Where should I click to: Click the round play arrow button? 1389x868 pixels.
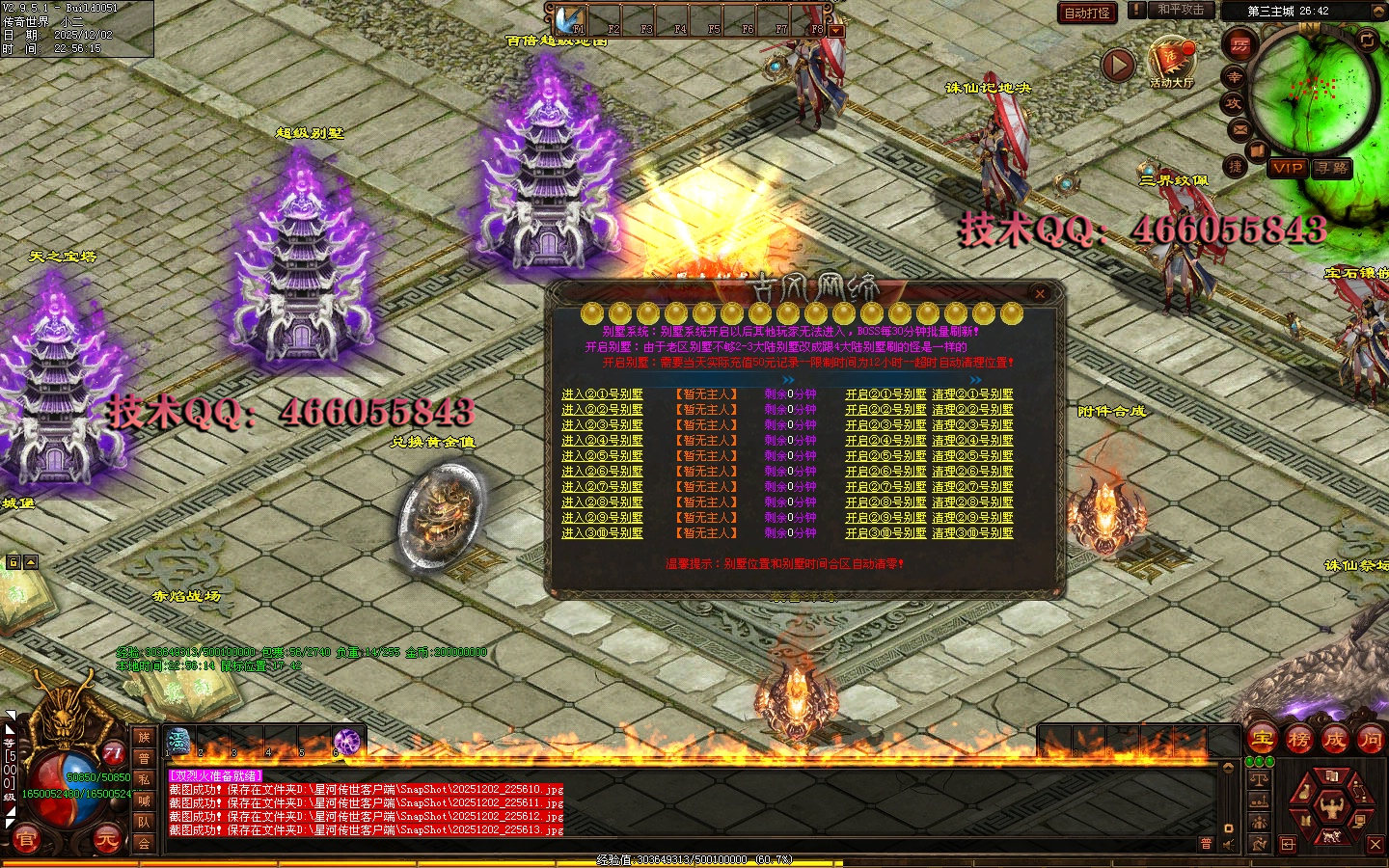click(x=1118, y=66)
